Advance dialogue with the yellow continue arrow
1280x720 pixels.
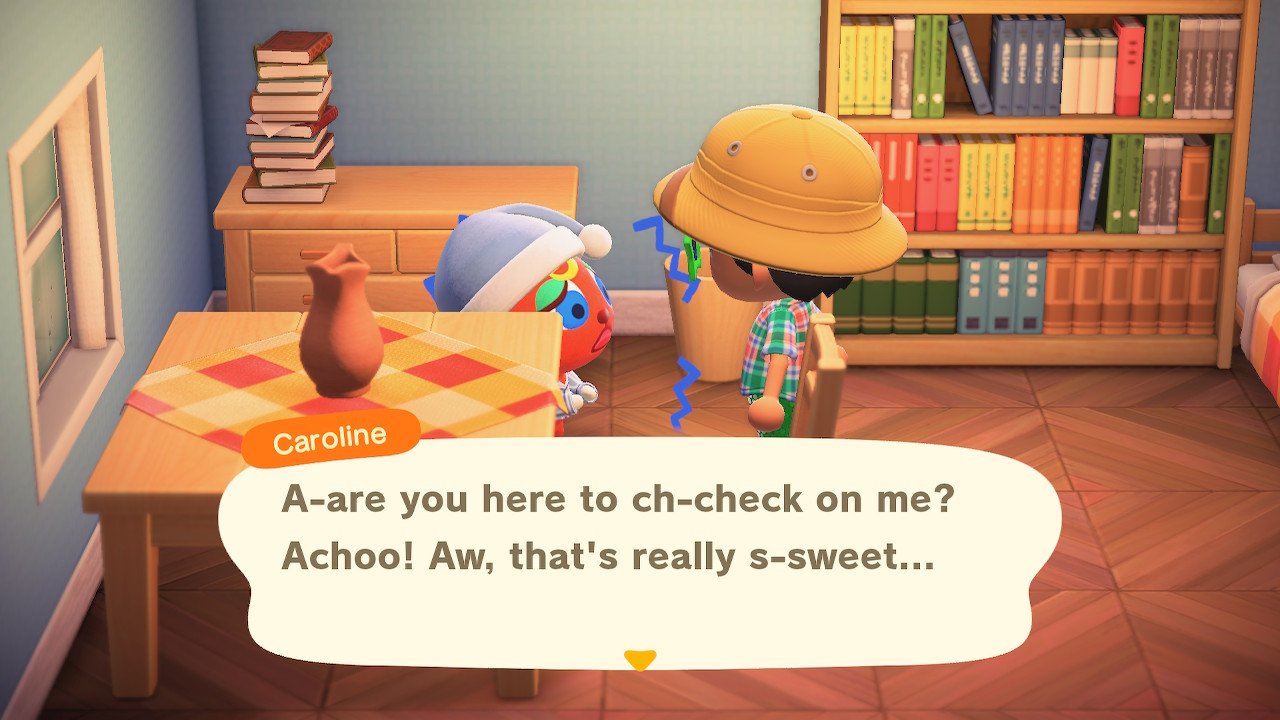click(x=639, y=659)
